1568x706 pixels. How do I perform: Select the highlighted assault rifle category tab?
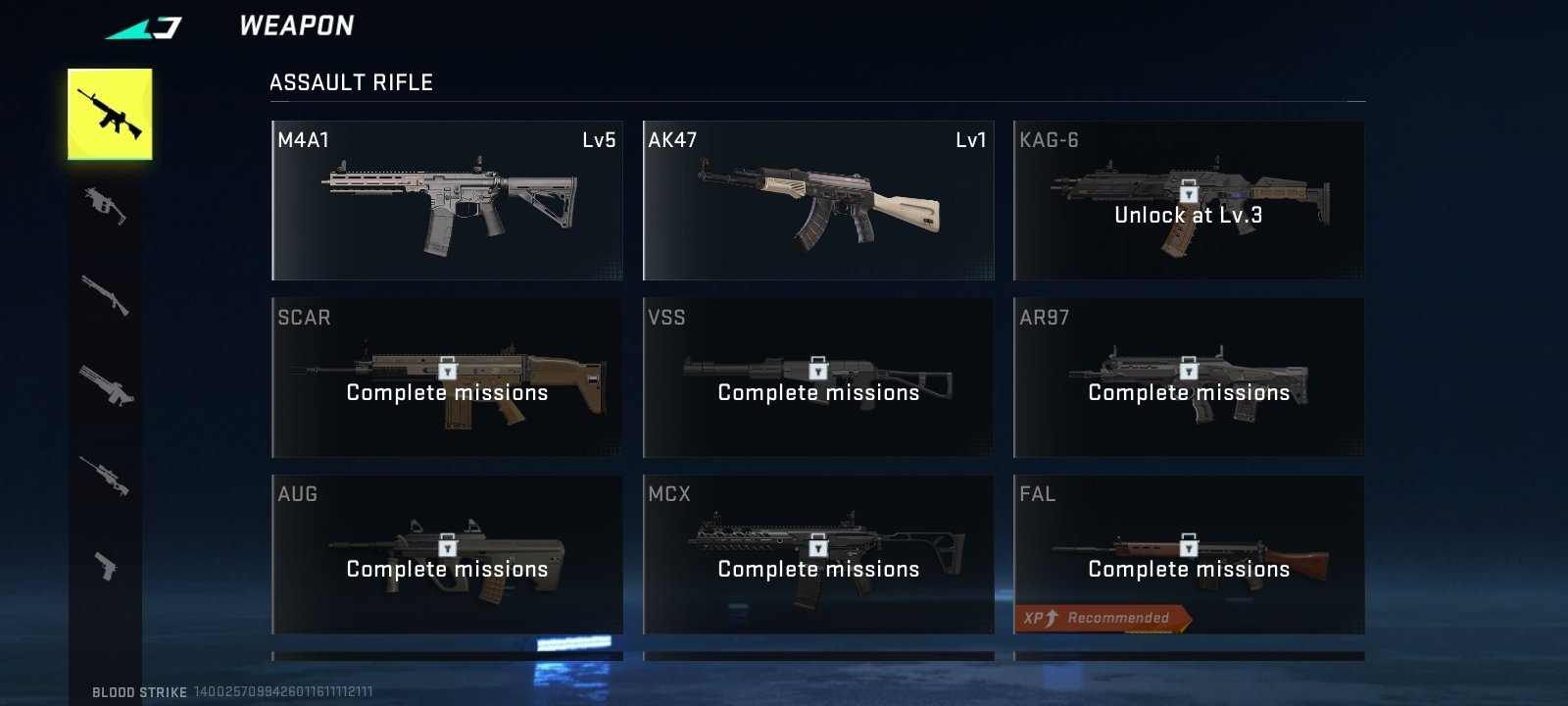pos(110,114)
